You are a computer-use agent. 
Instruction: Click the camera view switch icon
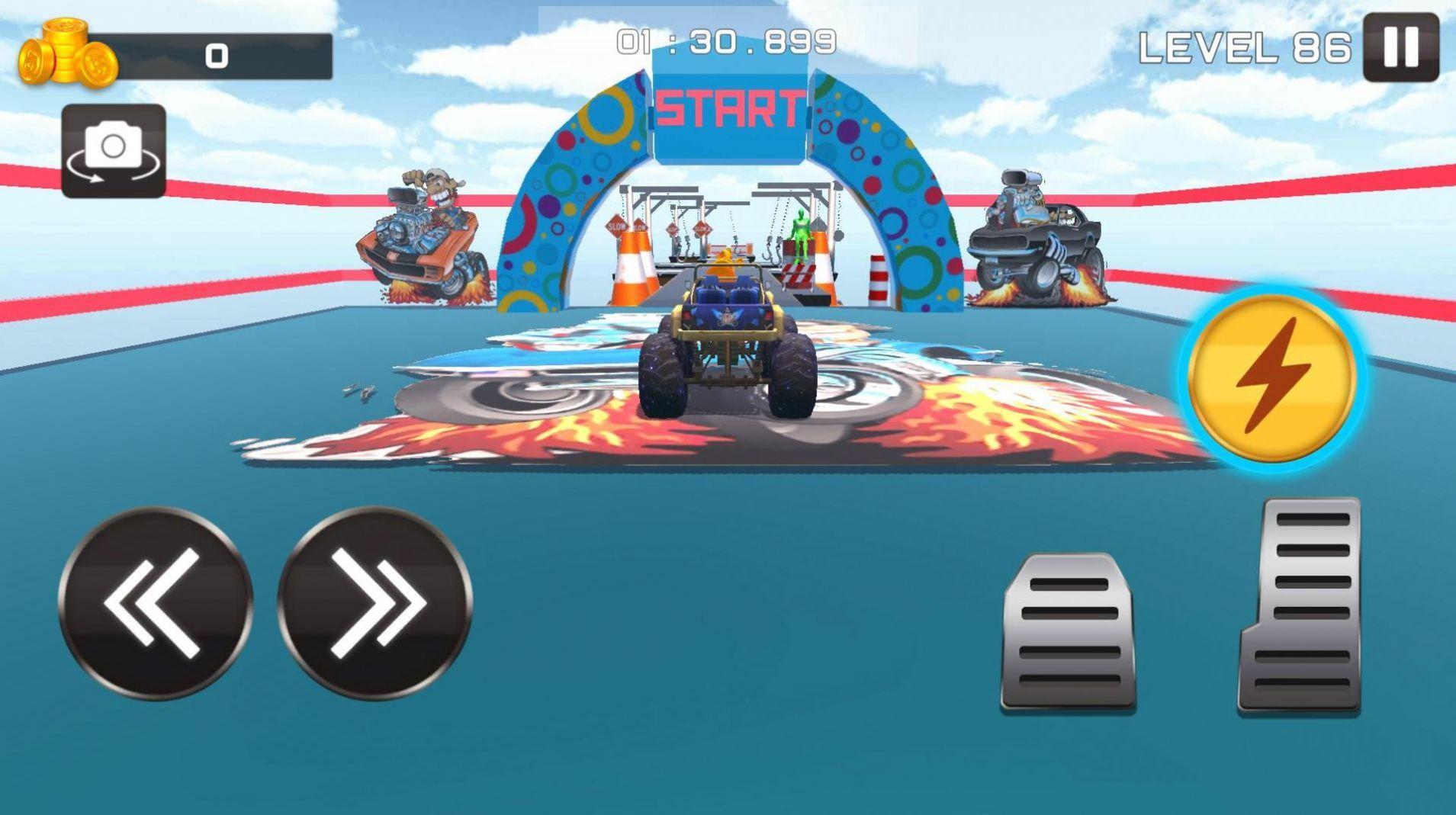[x=113, y=149]
